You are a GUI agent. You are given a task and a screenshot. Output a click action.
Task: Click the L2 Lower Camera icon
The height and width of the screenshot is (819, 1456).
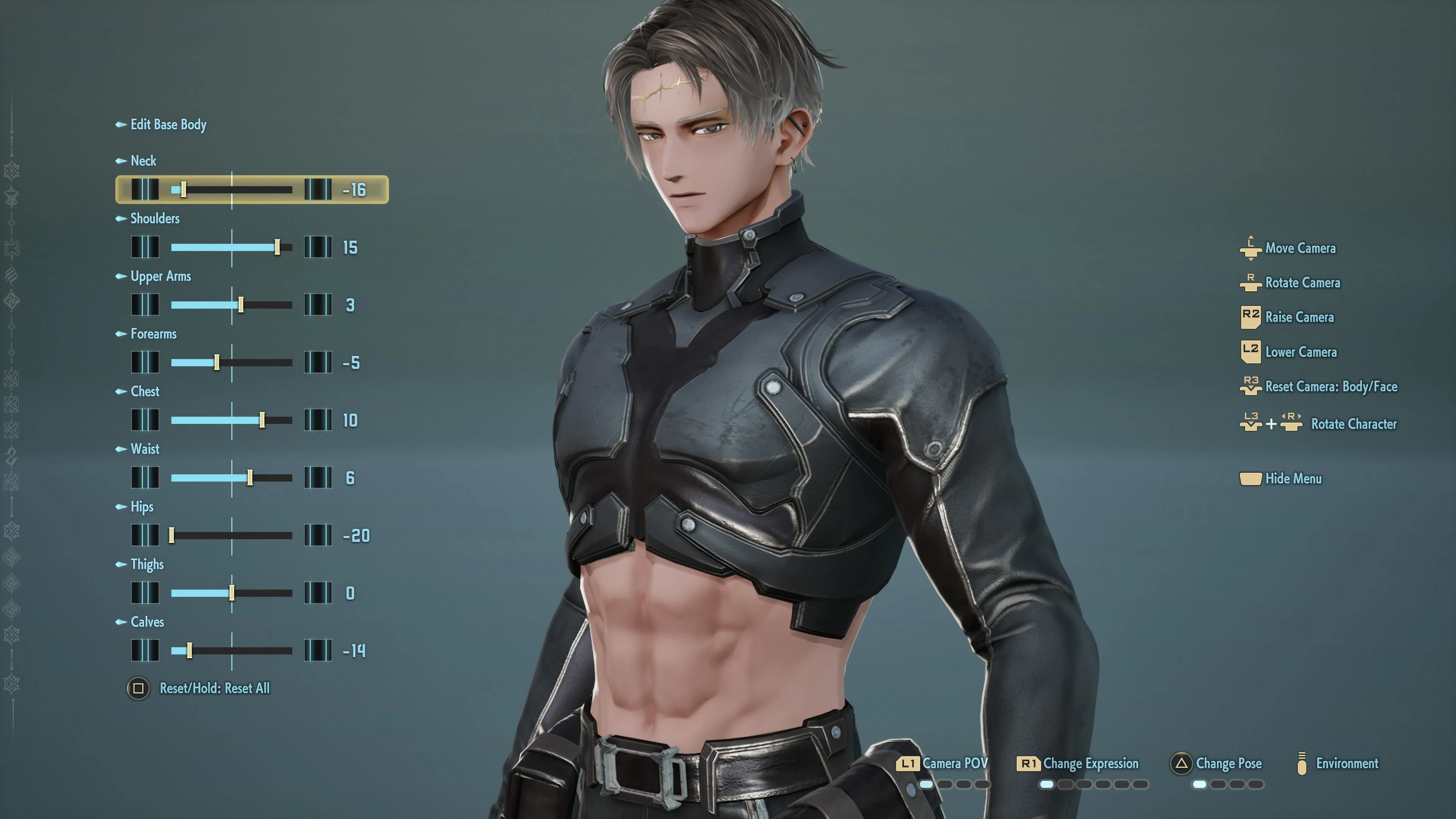[x=1251, y=351]
